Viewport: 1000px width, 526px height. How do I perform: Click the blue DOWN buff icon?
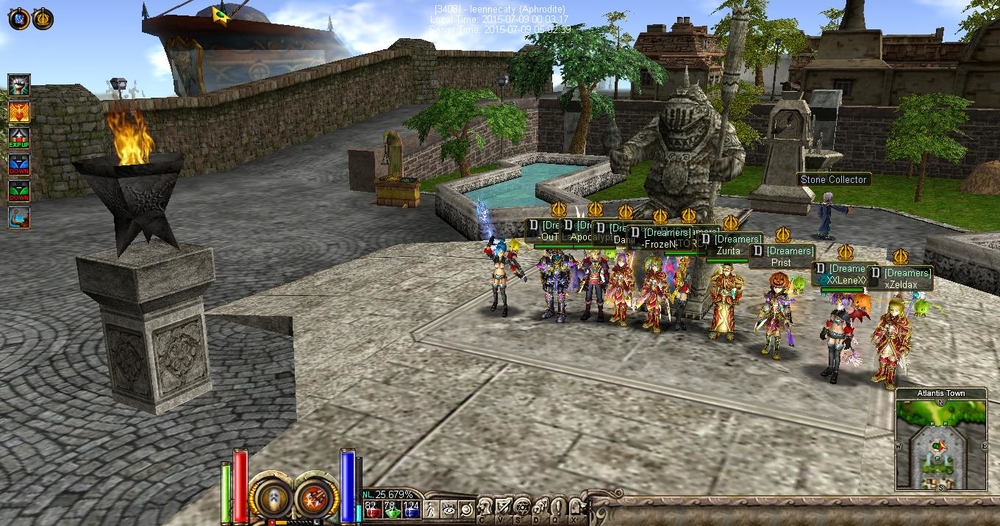tap(19, 165)
